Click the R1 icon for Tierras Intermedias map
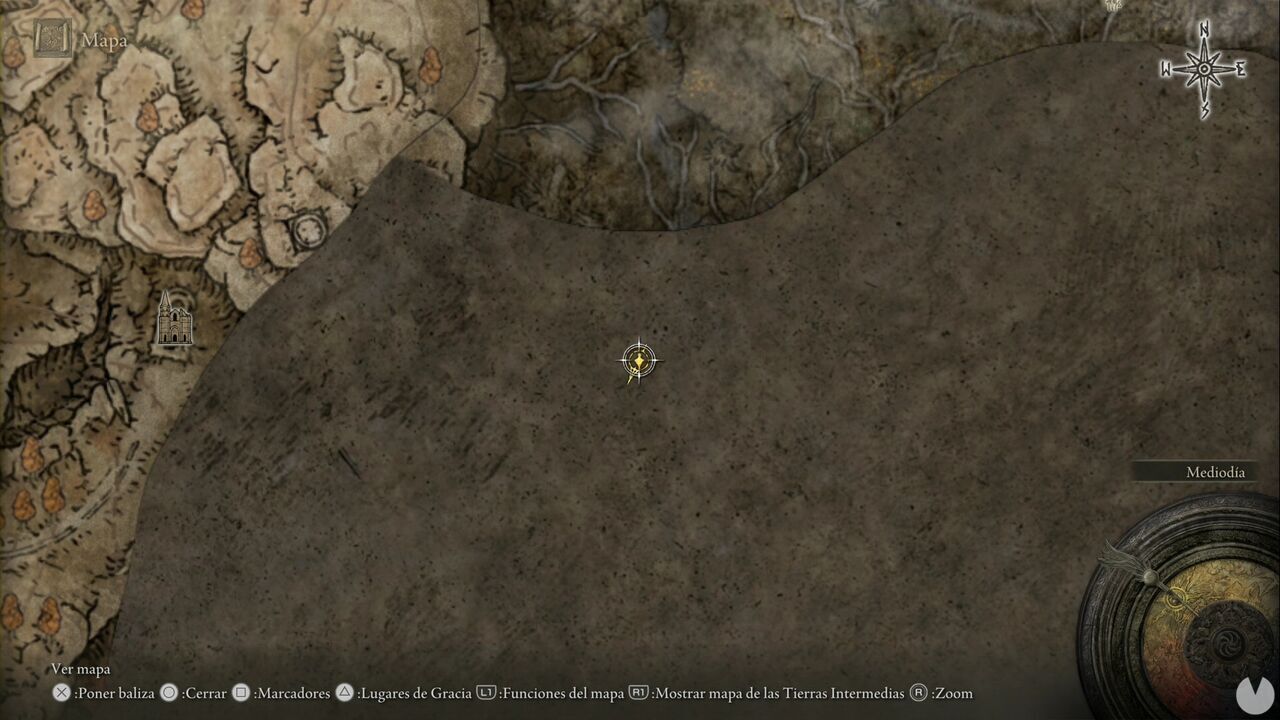The image size is (1280, 720). [637, 692]
